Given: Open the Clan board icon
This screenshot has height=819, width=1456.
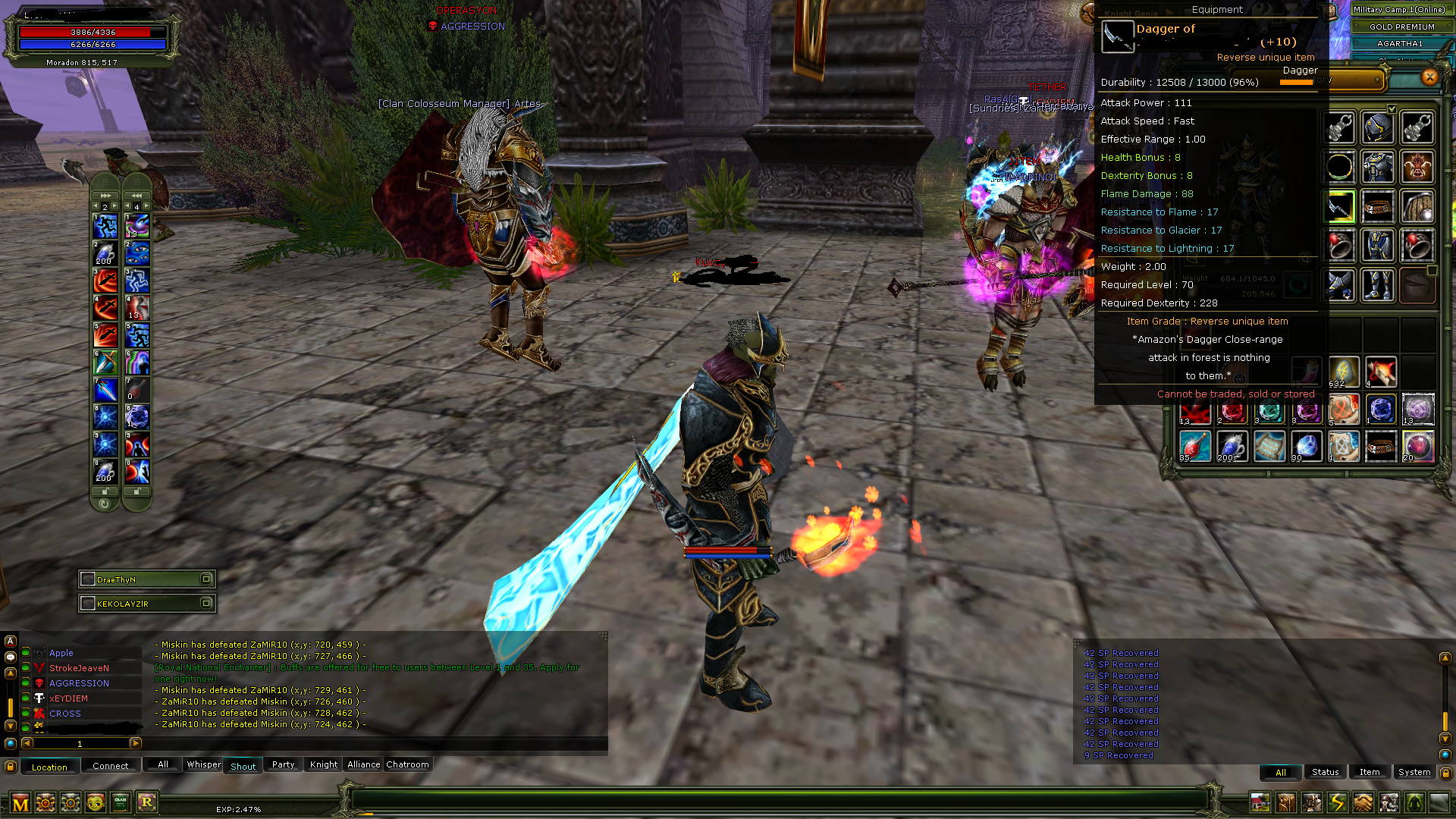Looking at the screenshot, I should click(120, 802).
